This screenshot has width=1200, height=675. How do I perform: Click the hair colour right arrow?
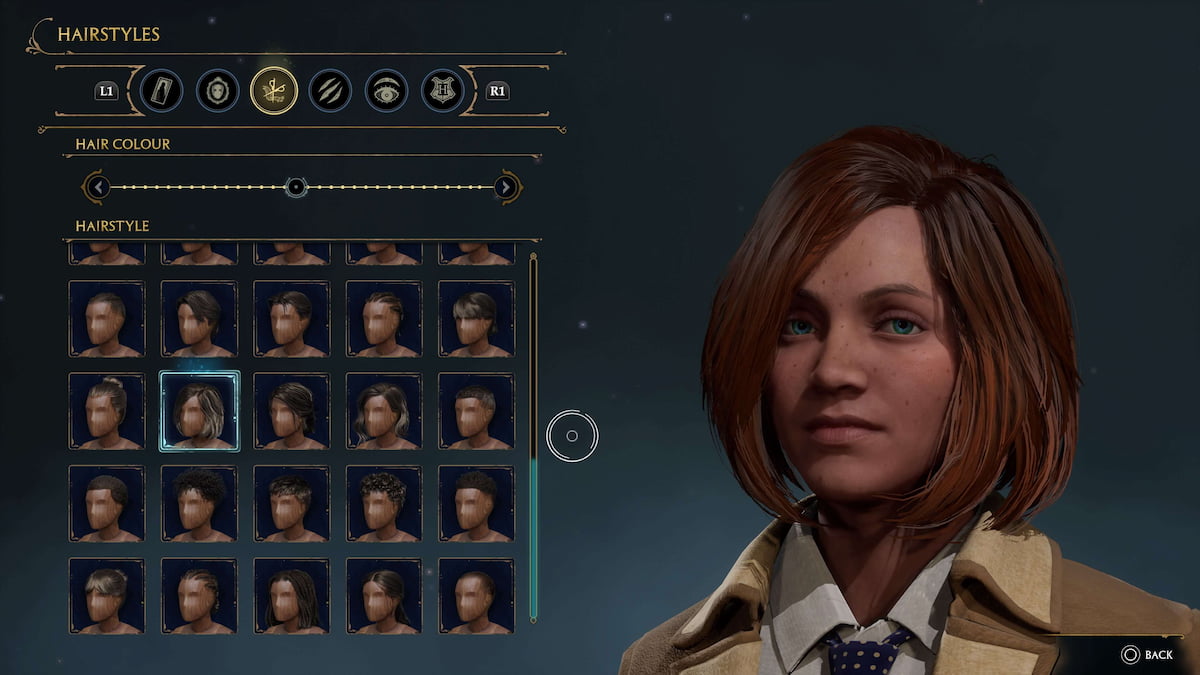click(506, 187)
